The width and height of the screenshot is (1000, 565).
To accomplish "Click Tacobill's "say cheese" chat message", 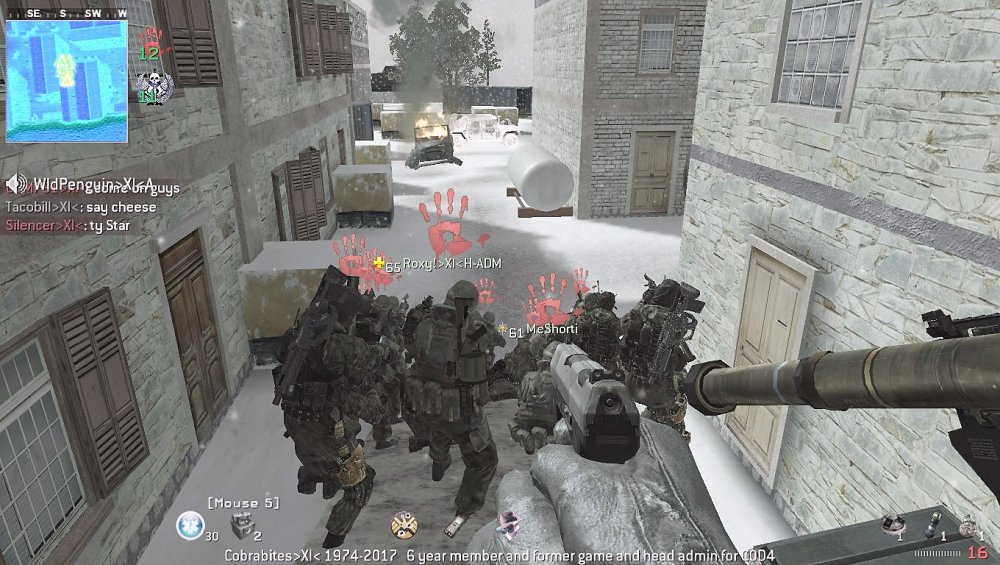I will pos(81,207).
